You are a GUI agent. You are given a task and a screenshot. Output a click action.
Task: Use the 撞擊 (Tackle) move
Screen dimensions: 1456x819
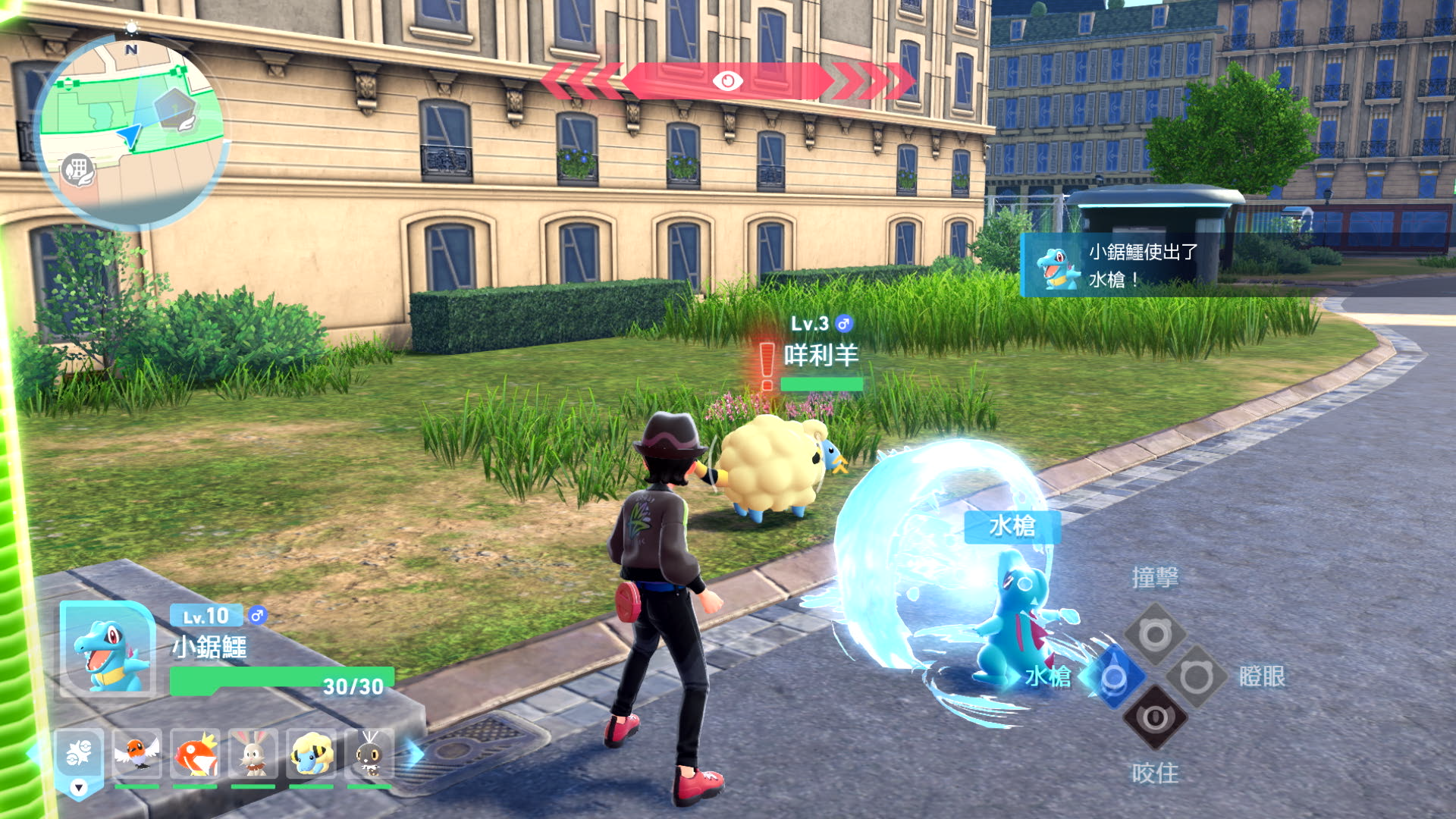click(1154, 634)
